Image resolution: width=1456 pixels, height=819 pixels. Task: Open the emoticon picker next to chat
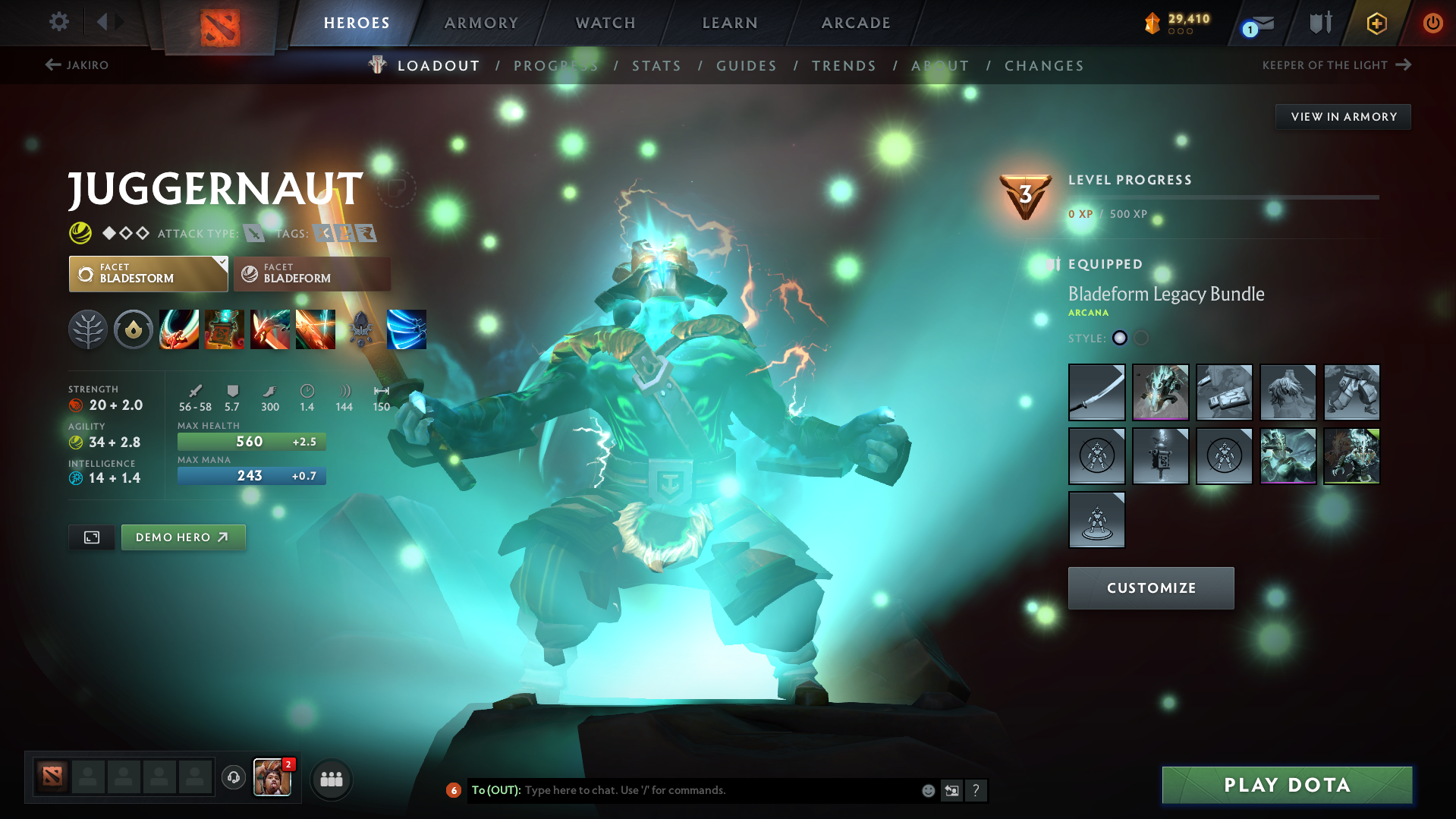pos(927,790)
